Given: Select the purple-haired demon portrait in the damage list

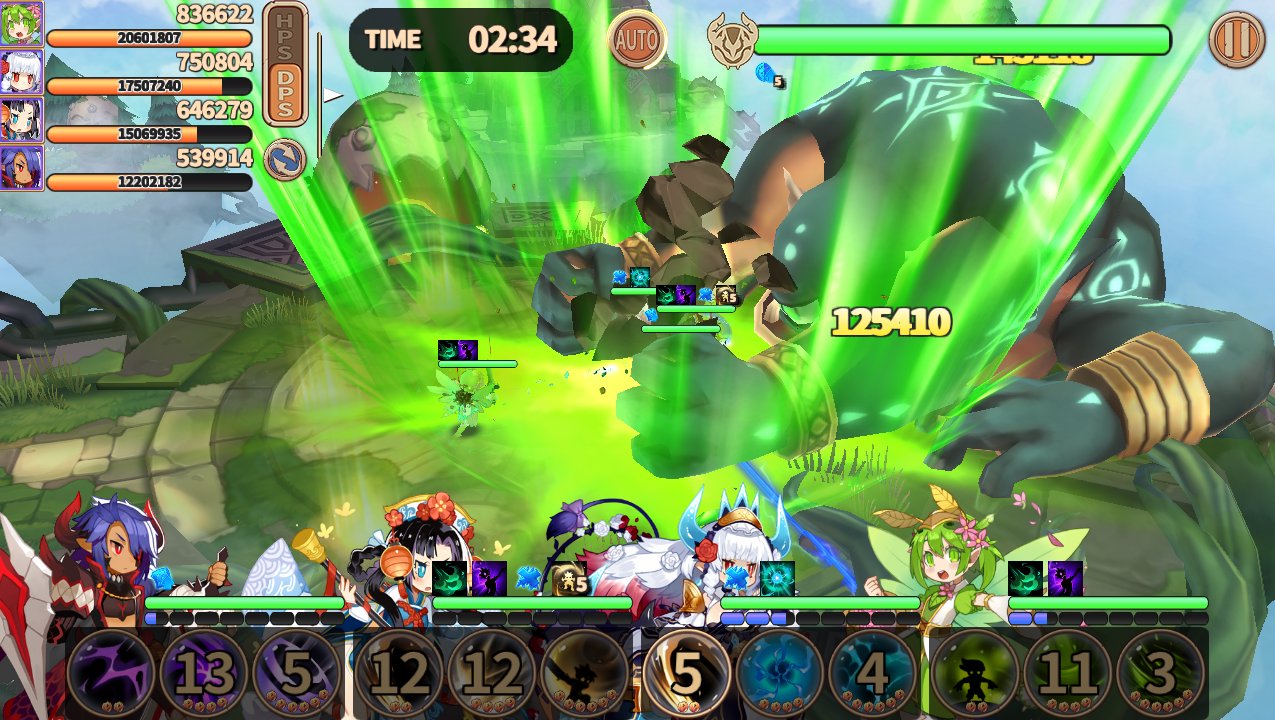Looking at the screenshot, I should tap(21, 168).
